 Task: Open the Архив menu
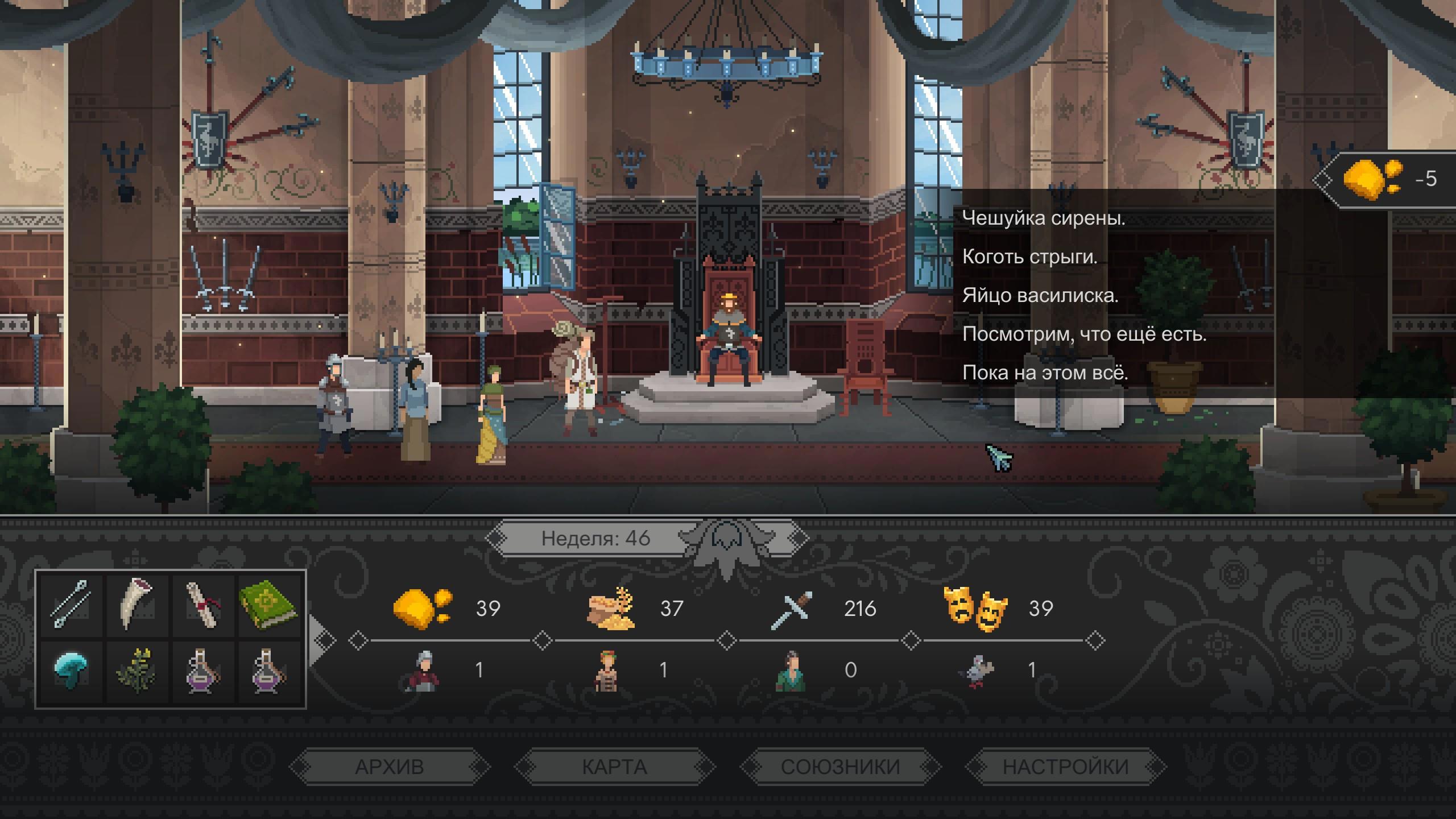(x=390, y=767)
